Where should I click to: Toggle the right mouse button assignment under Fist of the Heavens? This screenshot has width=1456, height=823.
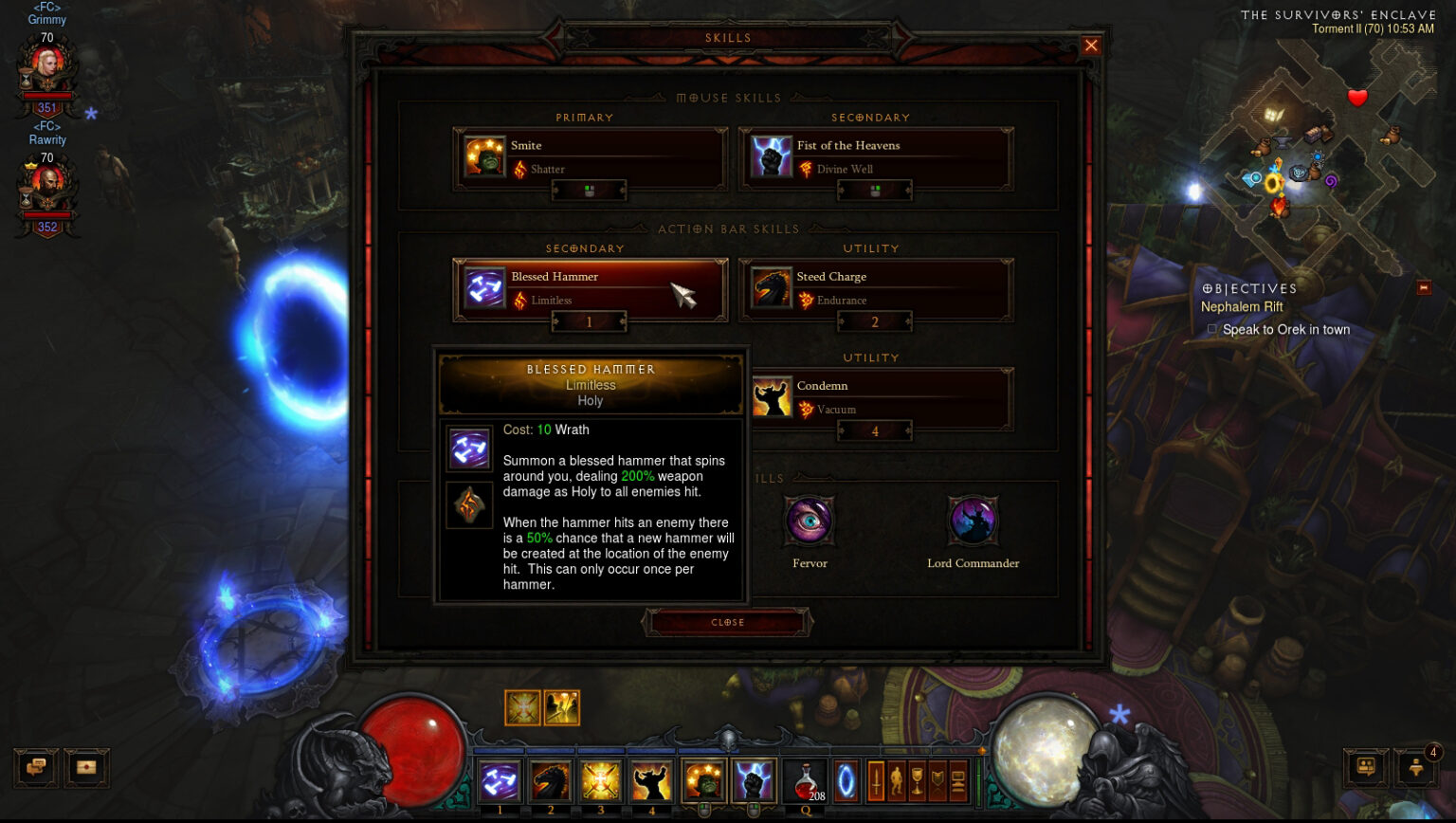(873, 190)
